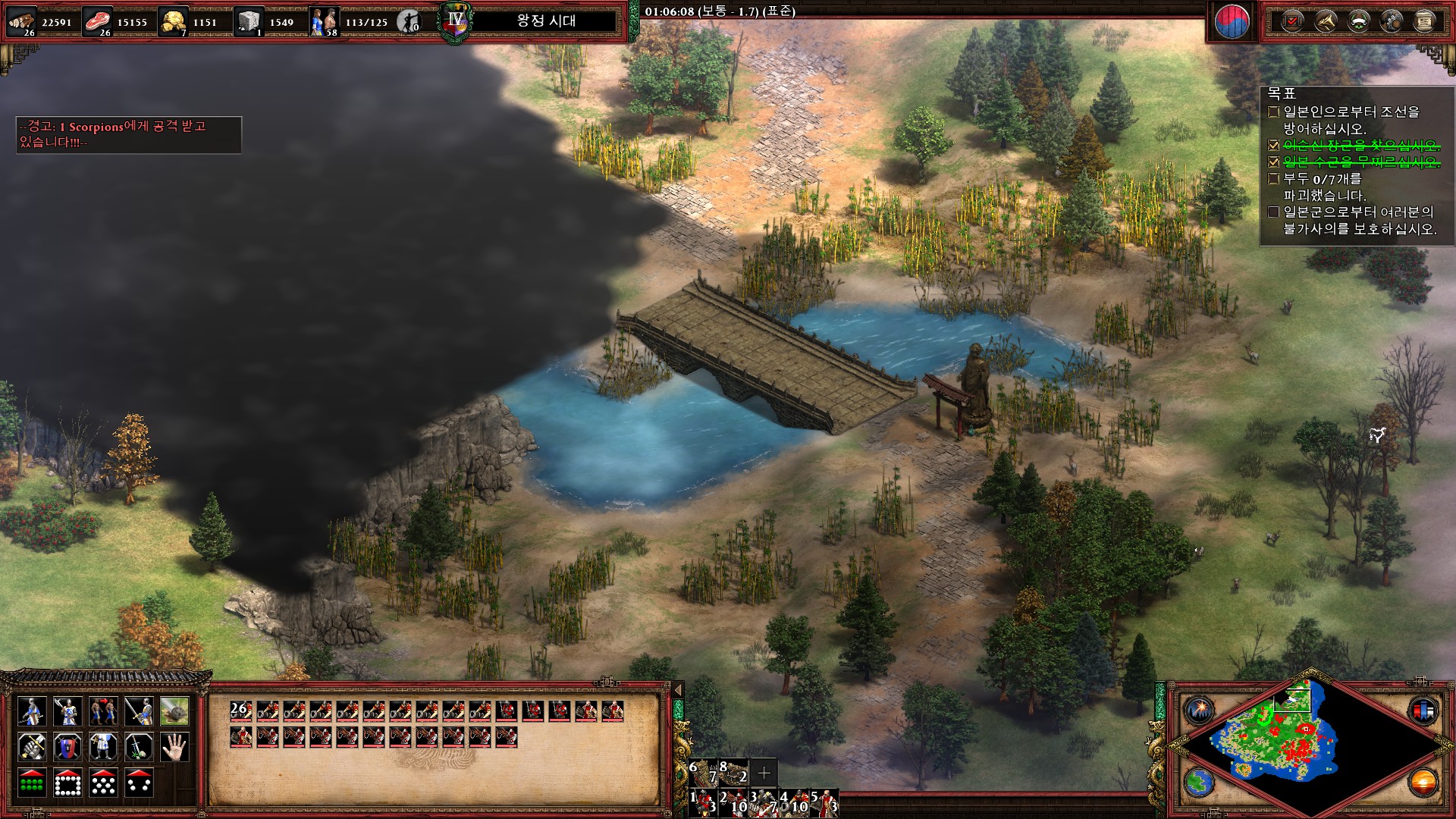The image size is (1456, 819).
Task: Collapse the unit panel with arrow
Action: click(x=678, y=689)
